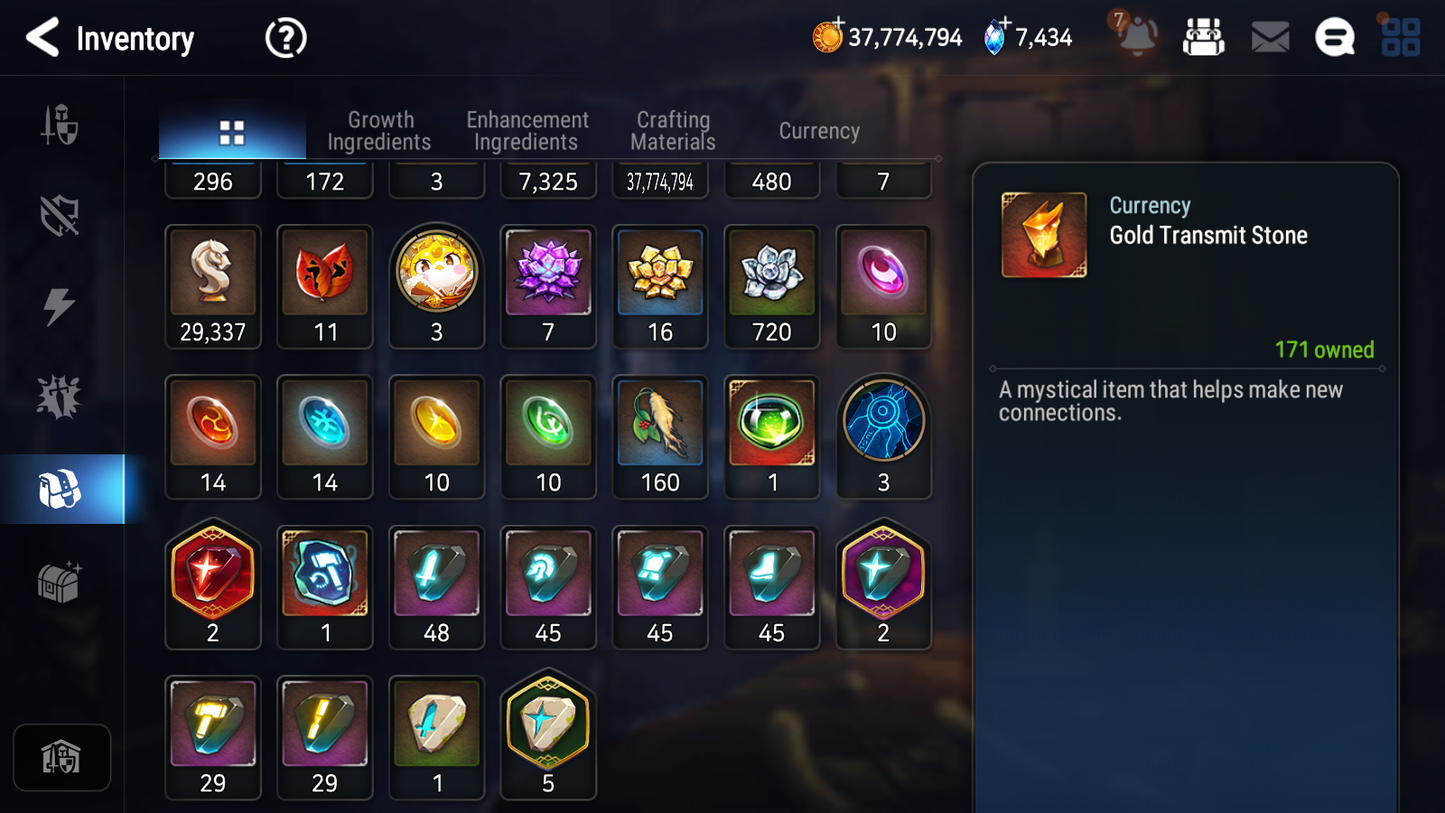The image size is (1445, 813).
Task: Open the Growth Ingredients tab
Action: pyautogui.click(x=380, y=130)
